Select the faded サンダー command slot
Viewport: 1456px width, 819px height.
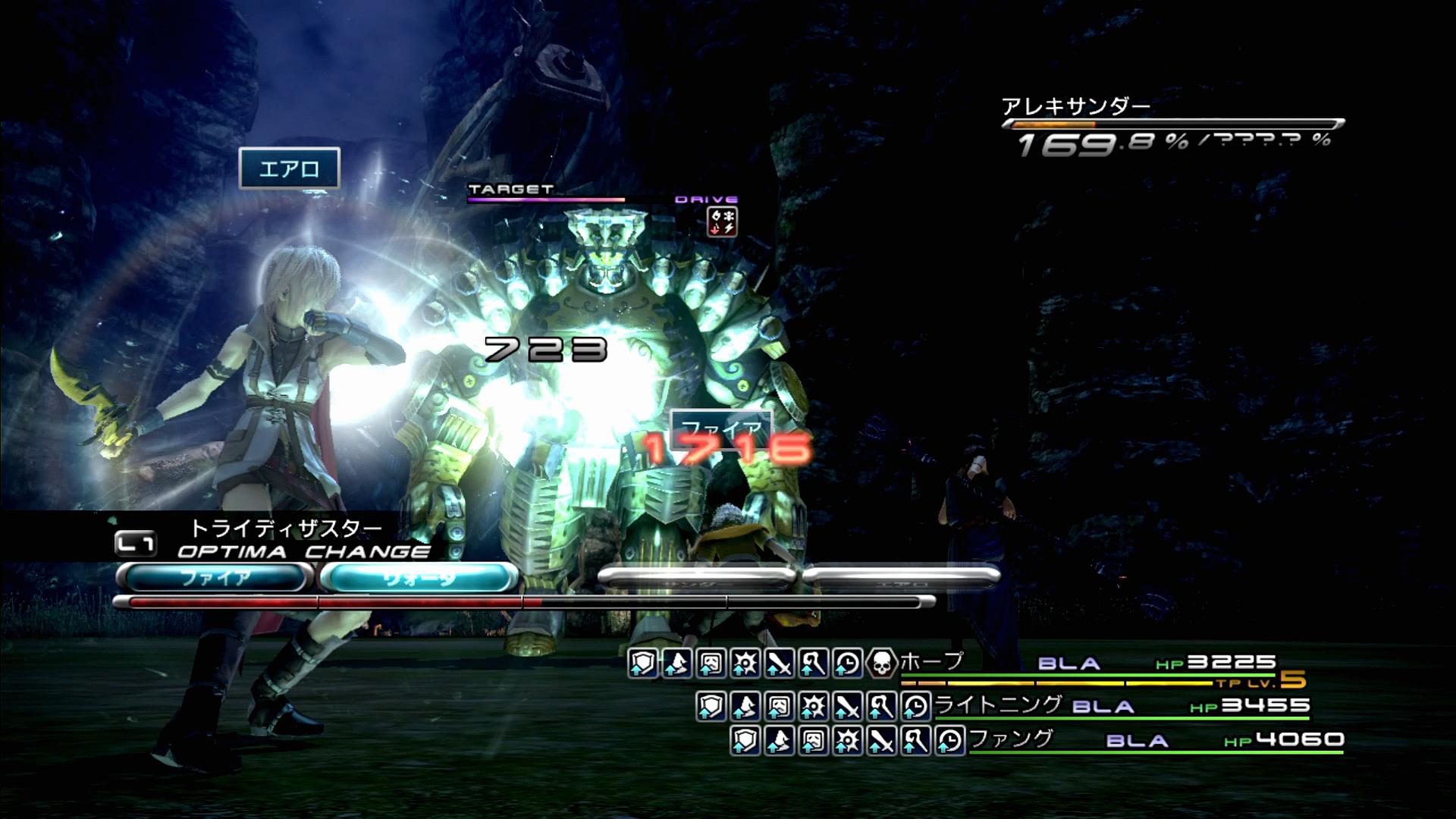[x=696, y=578]
